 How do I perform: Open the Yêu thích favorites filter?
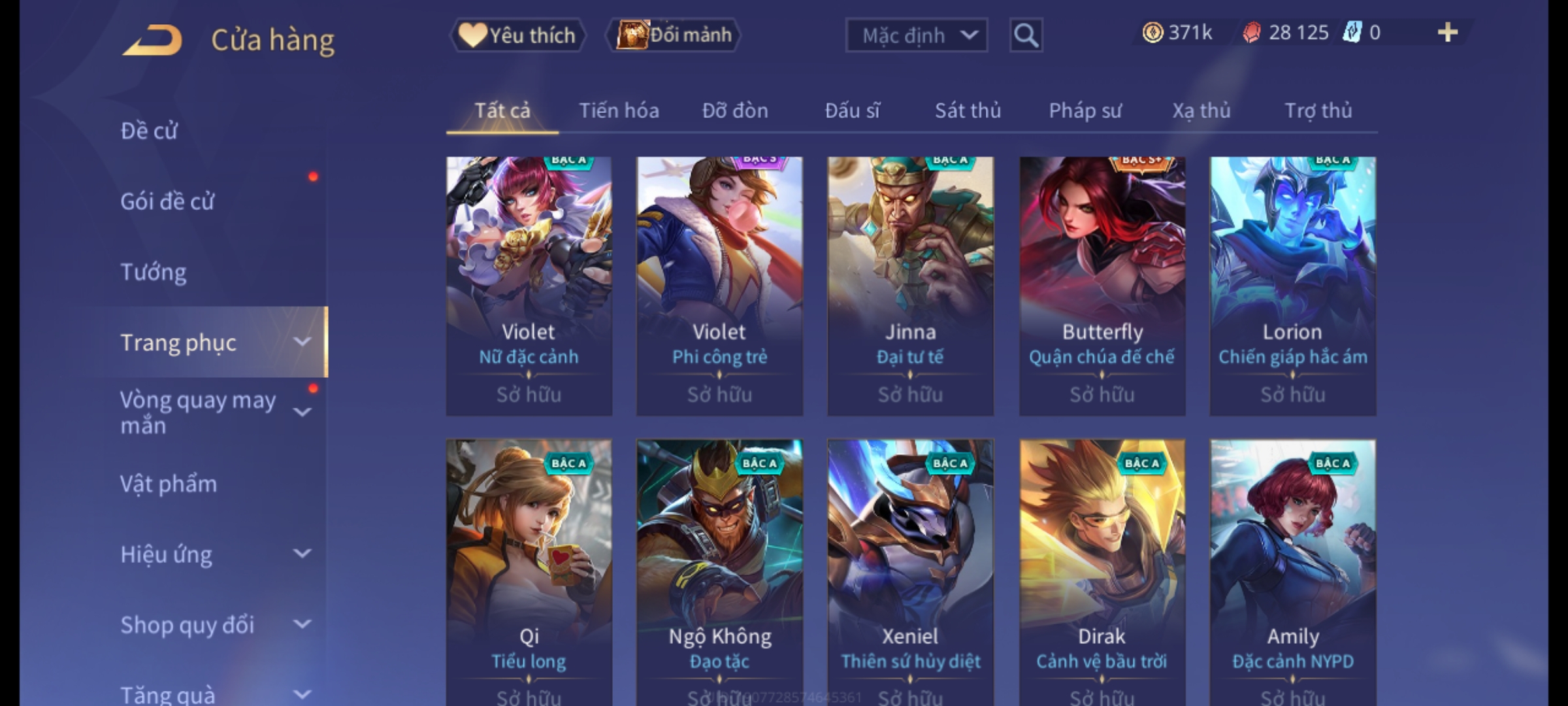[x=517, y=35]
